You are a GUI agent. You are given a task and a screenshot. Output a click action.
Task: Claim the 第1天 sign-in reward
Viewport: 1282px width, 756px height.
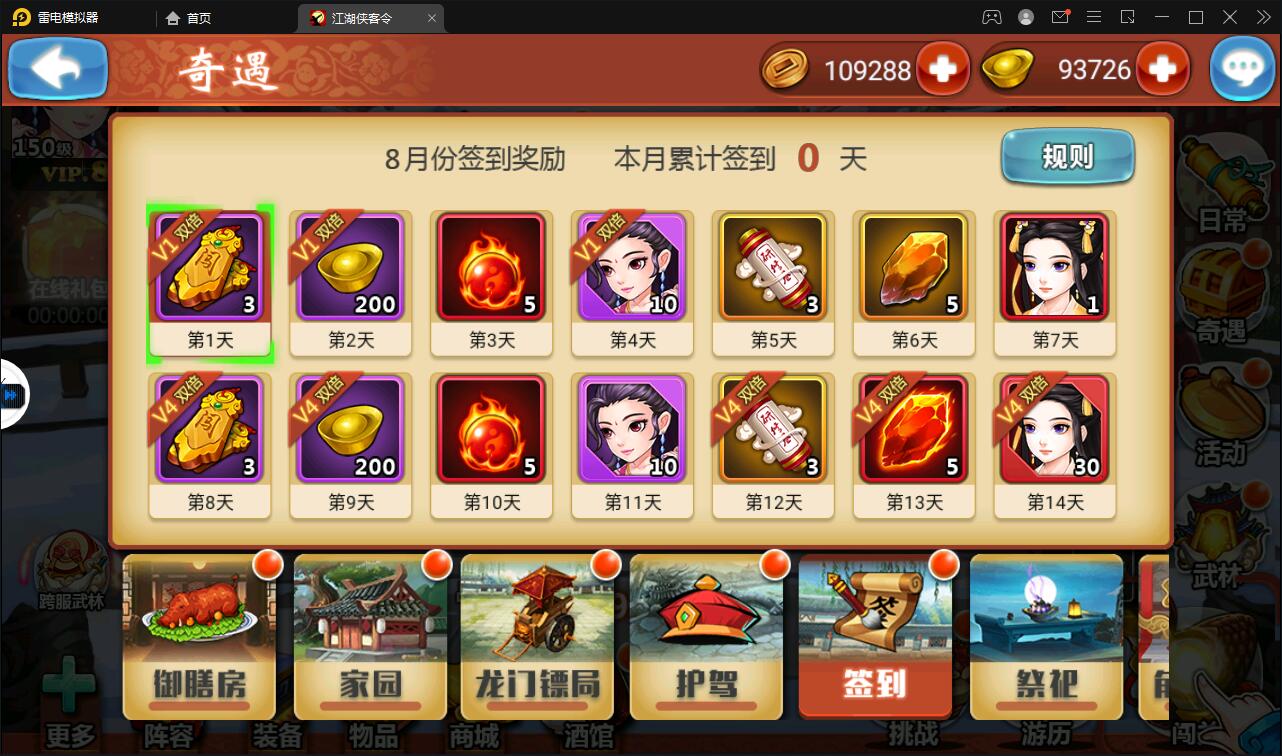209,265
